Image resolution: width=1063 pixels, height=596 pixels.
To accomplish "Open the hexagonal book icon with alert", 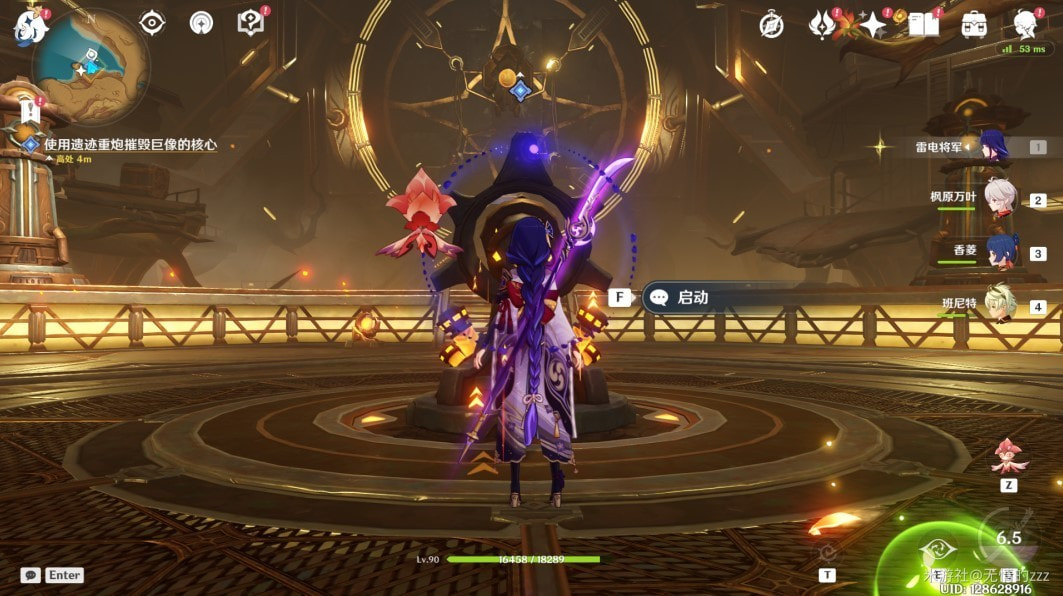I will [250, 23].
